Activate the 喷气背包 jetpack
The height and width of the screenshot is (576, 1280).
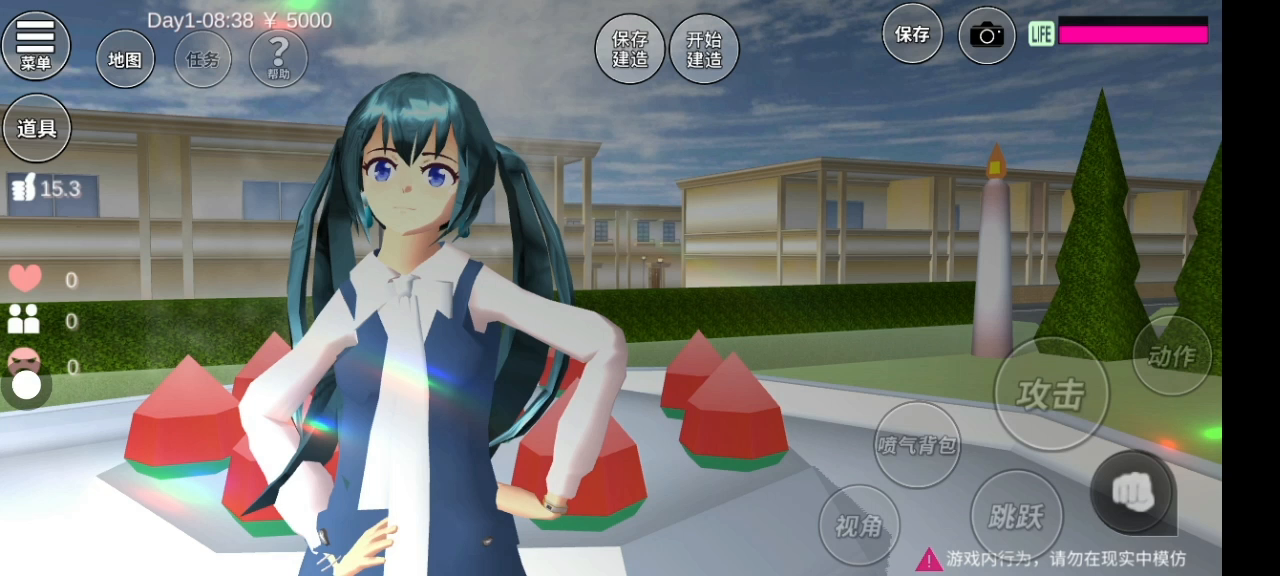(x=917, y=445)
